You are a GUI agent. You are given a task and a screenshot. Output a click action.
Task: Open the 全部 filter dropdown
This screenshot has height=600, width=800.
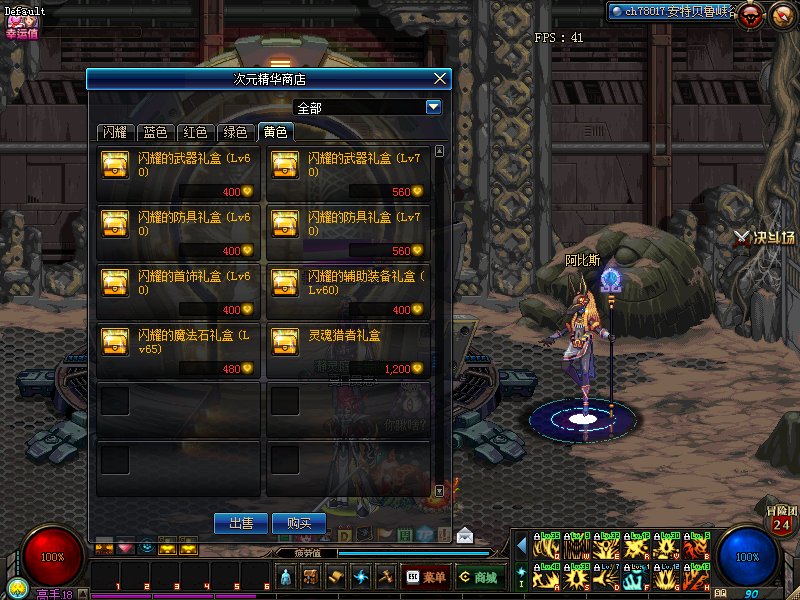[x=434, y=107]
